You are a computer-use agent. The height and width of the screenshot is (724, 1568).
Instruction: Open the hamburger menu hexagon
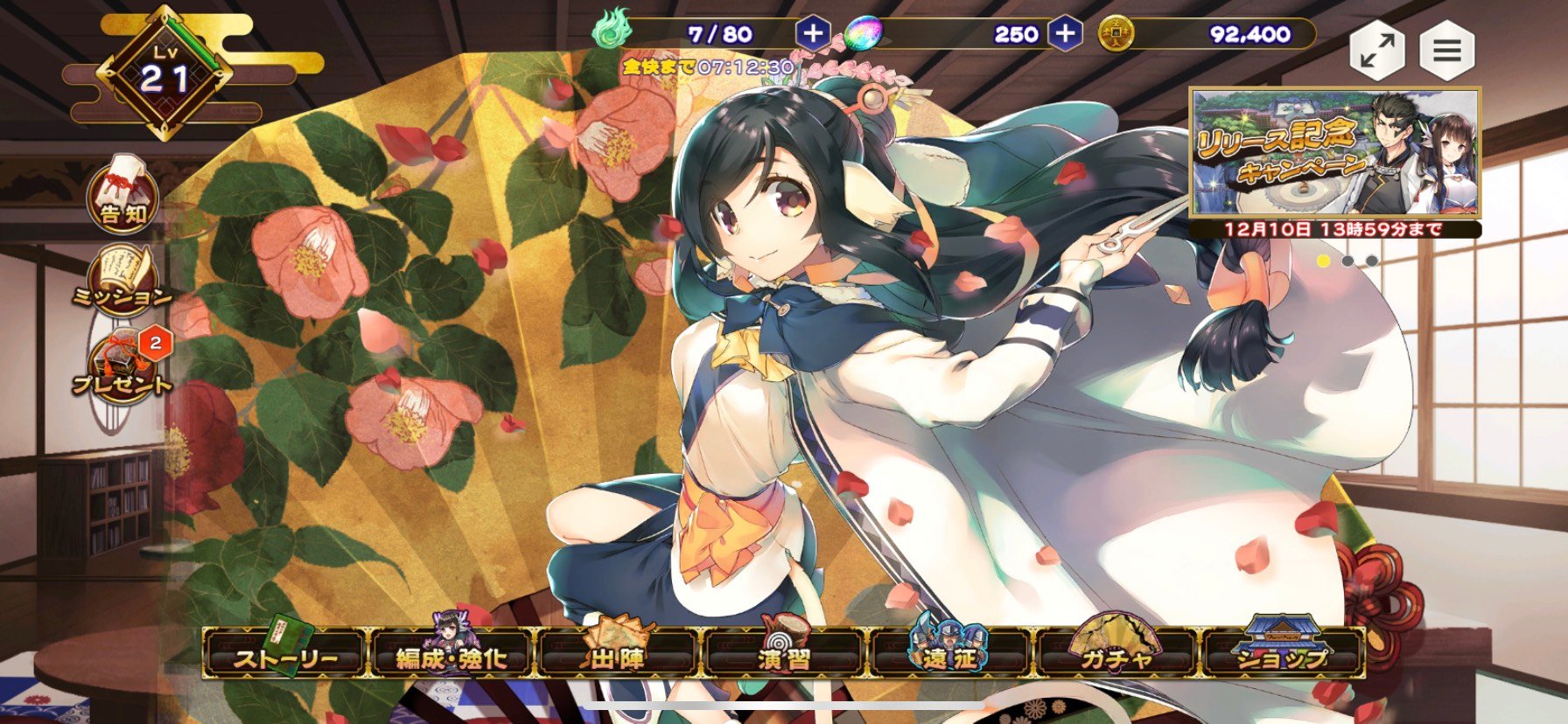click(1446, 51)
